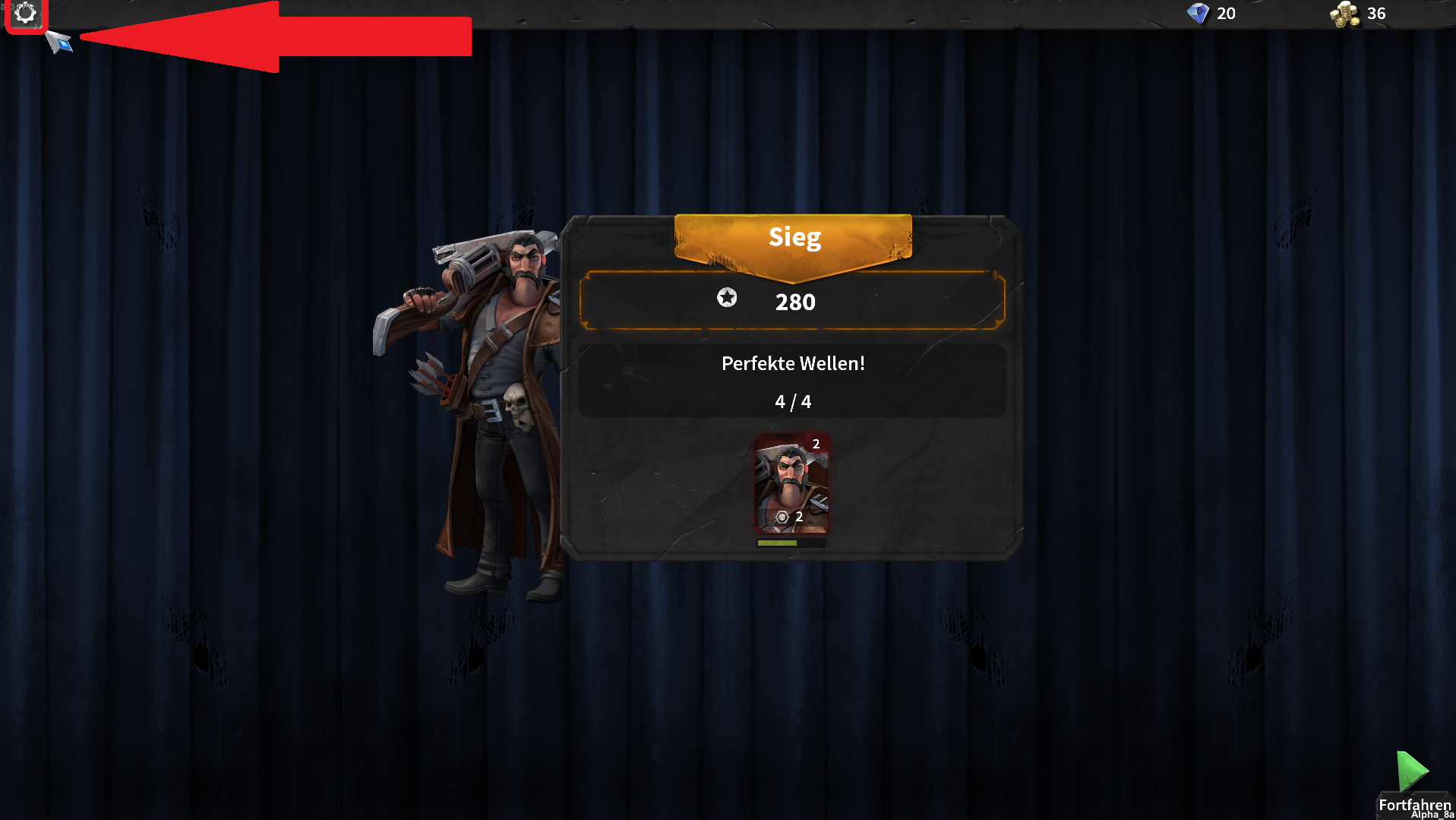Viewport: 1456px width, 820px height.
Task: Open the settings gear icon
Action: [x=25, y=14]
